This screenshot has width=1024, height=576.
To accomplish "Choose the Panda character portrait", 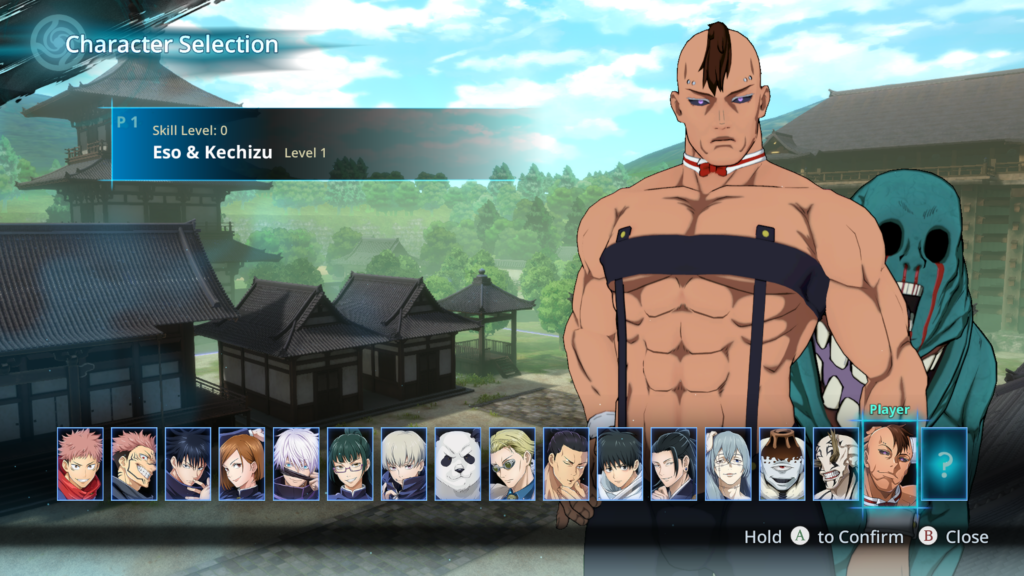I will point(459,464).
